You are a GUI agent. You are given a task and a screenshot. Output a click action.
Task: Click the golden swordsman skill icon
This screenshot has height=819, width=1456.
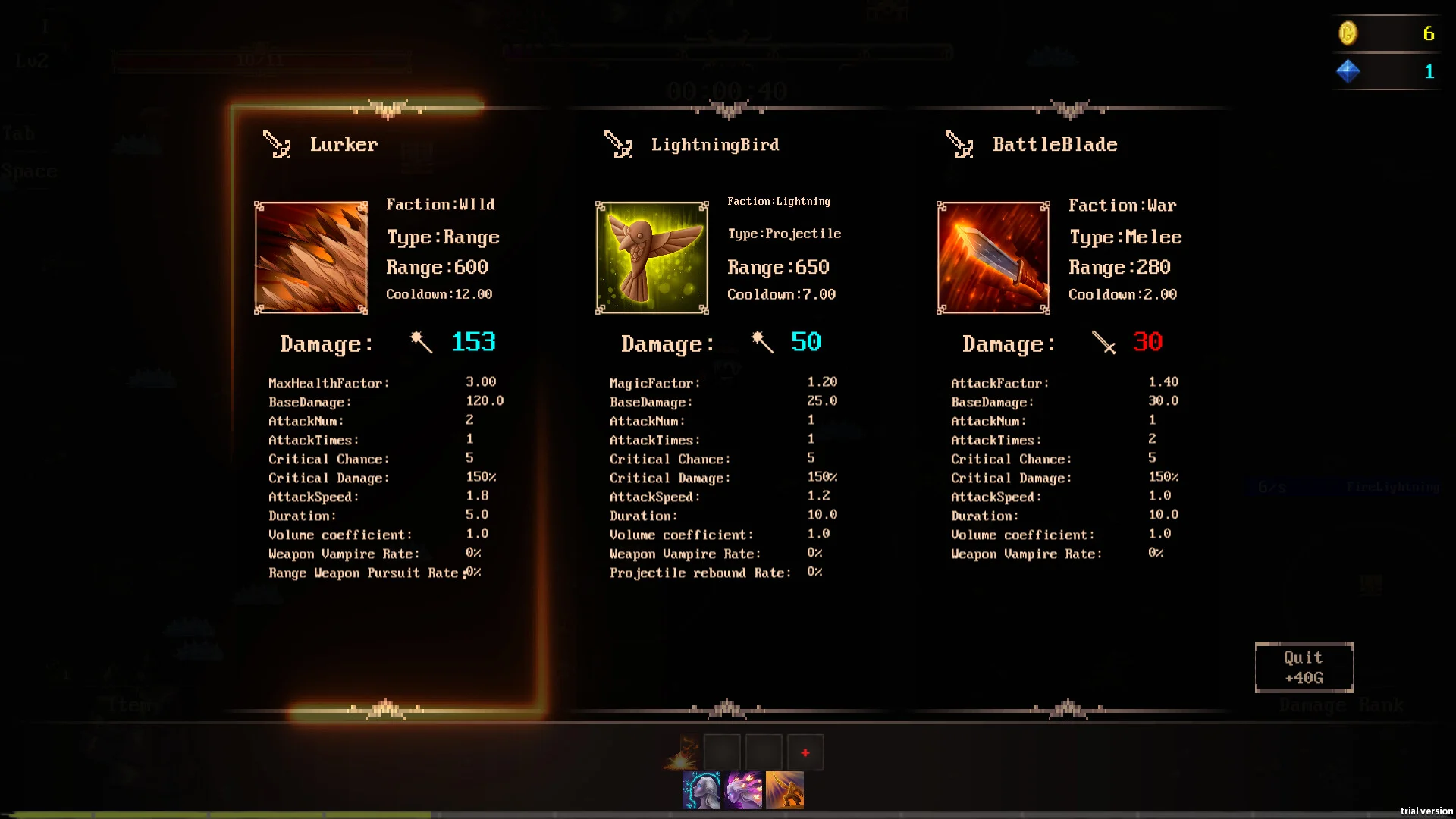785,791
